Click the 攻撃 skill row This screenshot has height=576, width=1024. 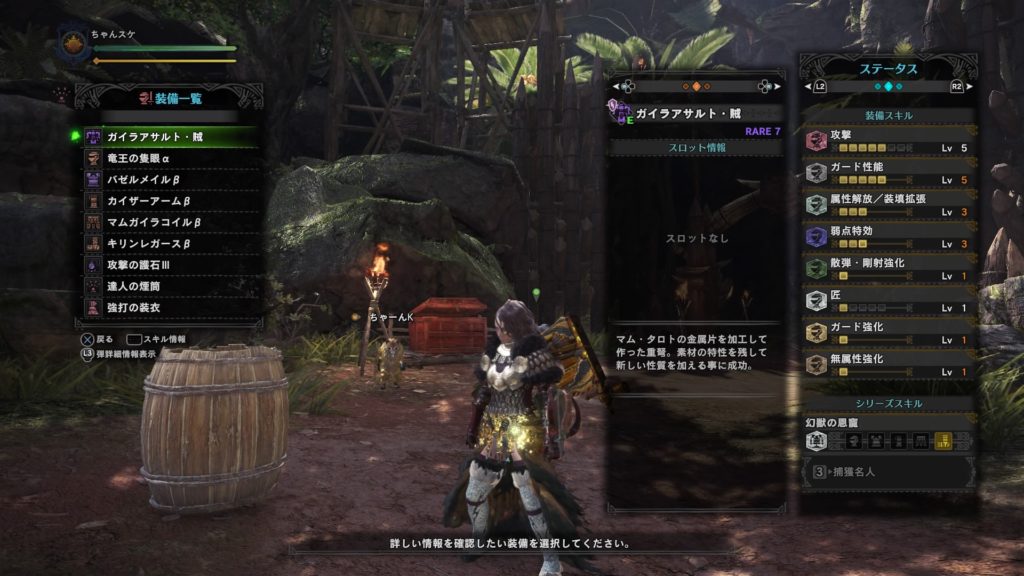pos(889,141)
